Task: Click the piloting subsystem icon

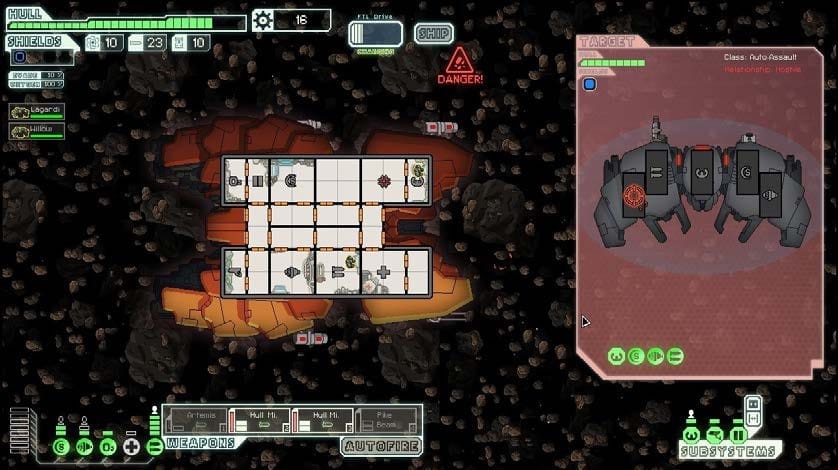Action: (691, 436)
